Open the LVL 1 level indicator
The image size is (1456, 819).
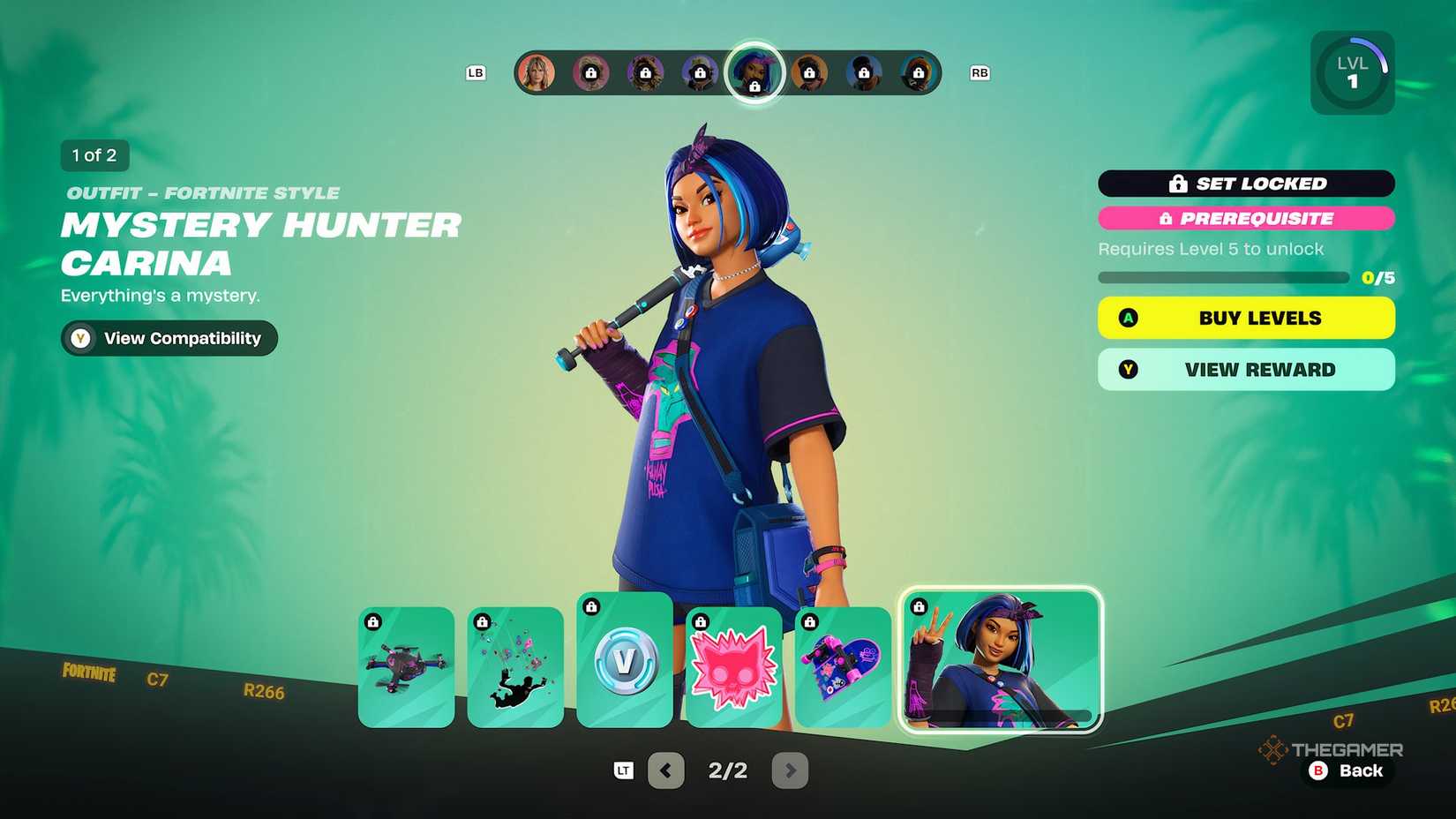pyautogui.click(x=1352, y=71)
